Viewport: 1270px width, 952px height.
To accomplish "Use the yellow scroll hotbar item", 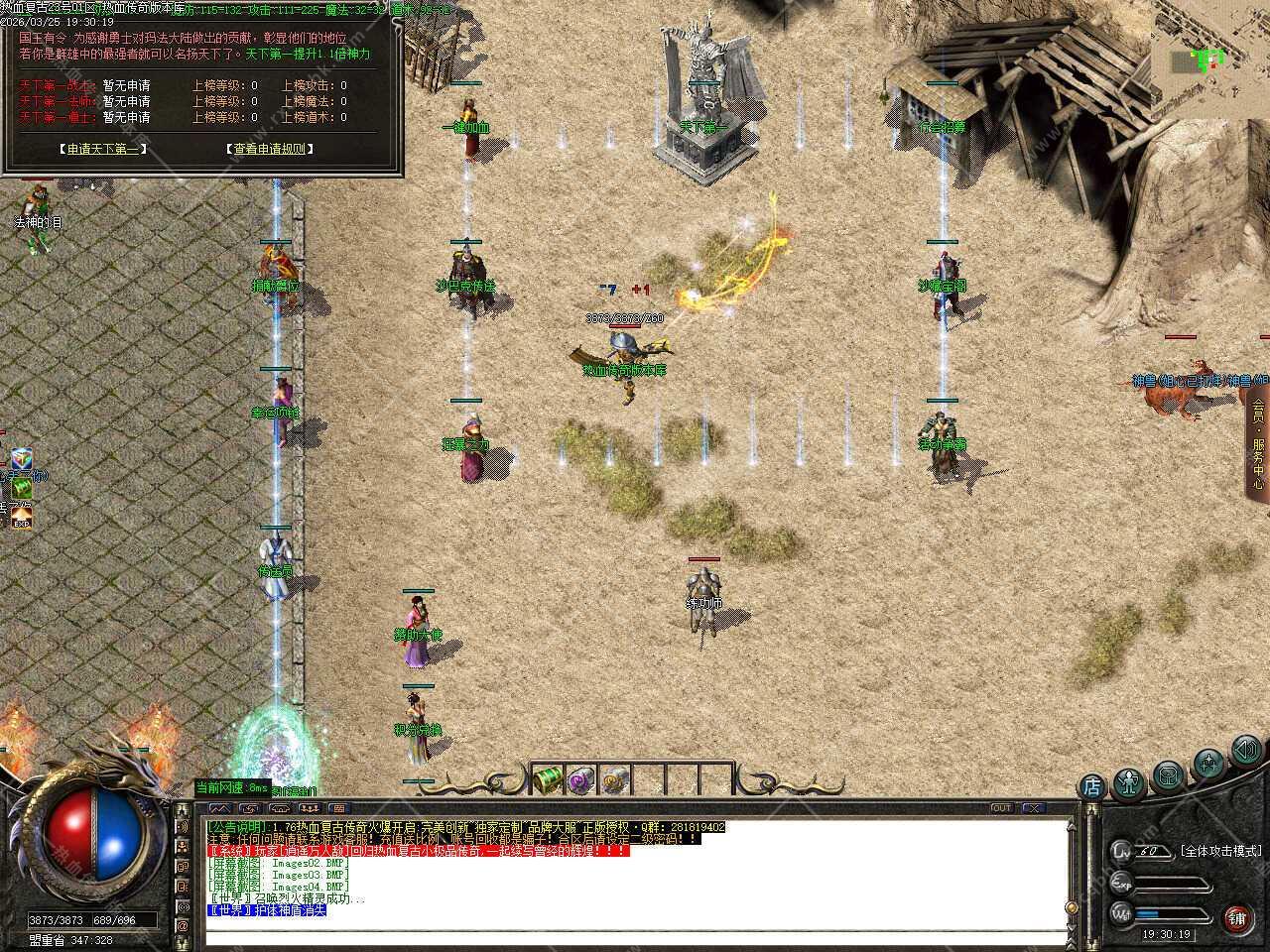I will click(615, 779).
